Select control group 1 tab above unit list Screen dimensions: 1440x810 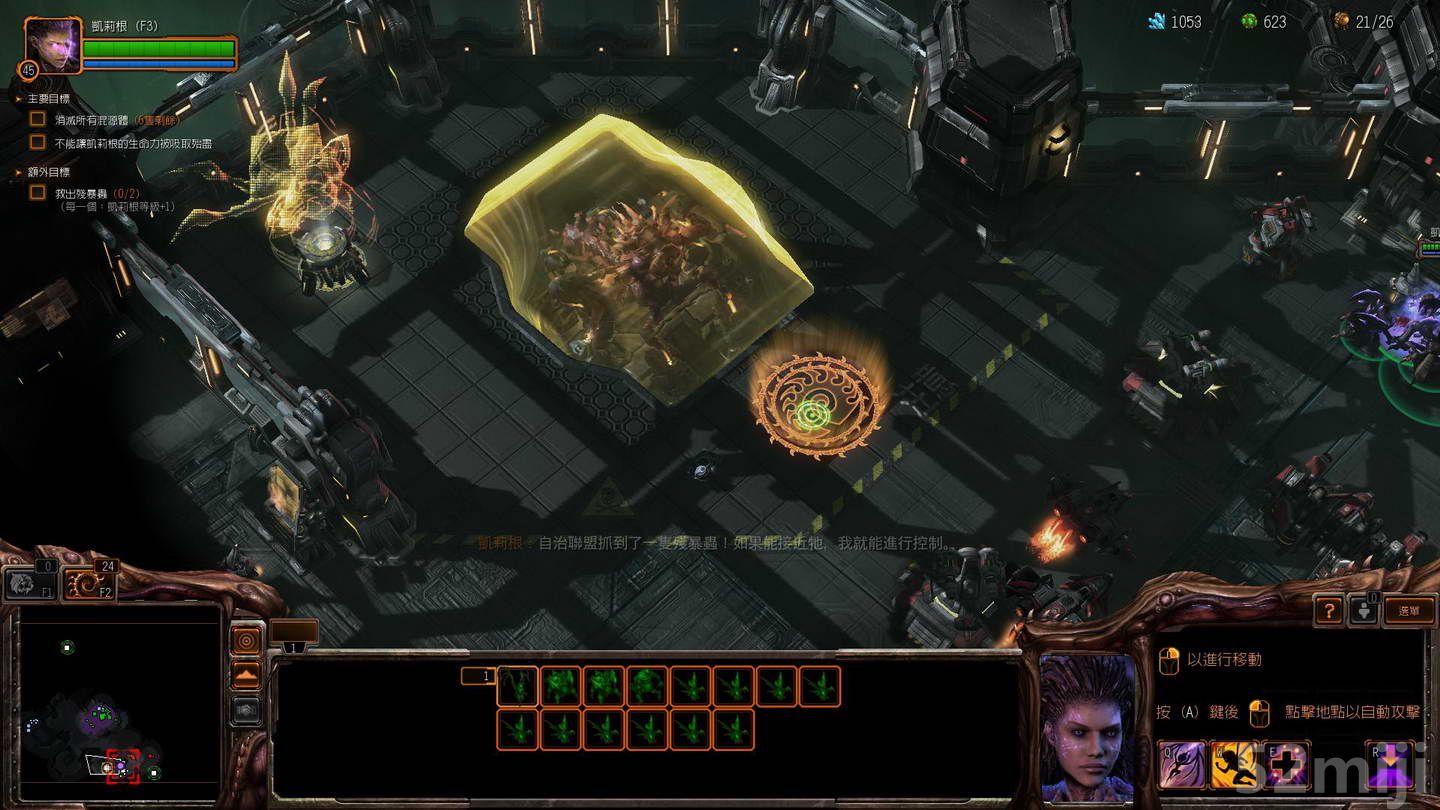(480, 676)
